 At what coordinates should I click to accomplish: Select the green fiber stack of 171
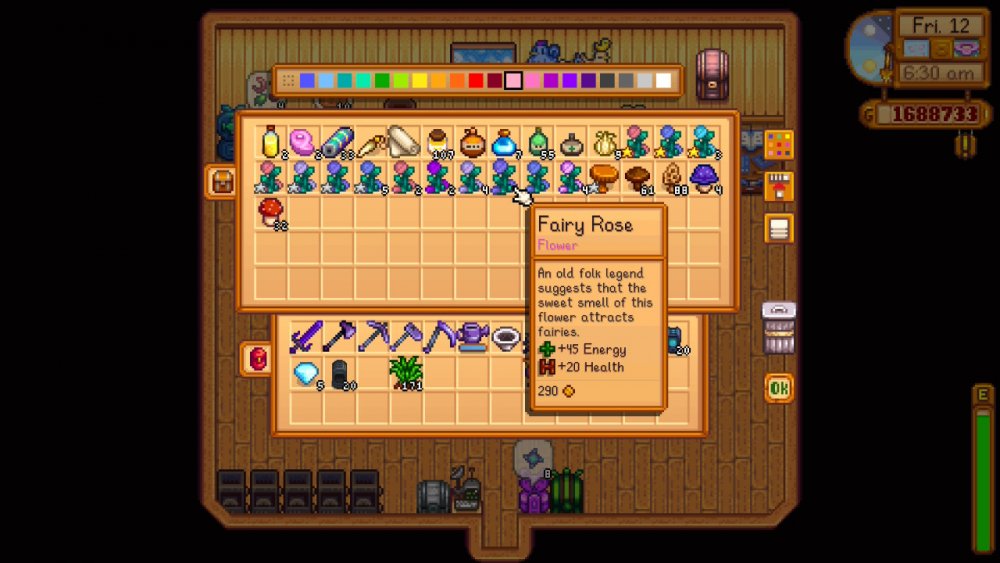click(406, 372)
